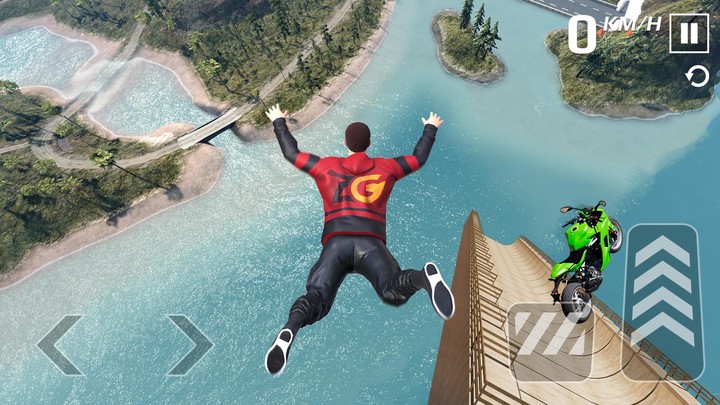
Task: Pause the game
Action: pyautogui.click(x=688, y=33)
